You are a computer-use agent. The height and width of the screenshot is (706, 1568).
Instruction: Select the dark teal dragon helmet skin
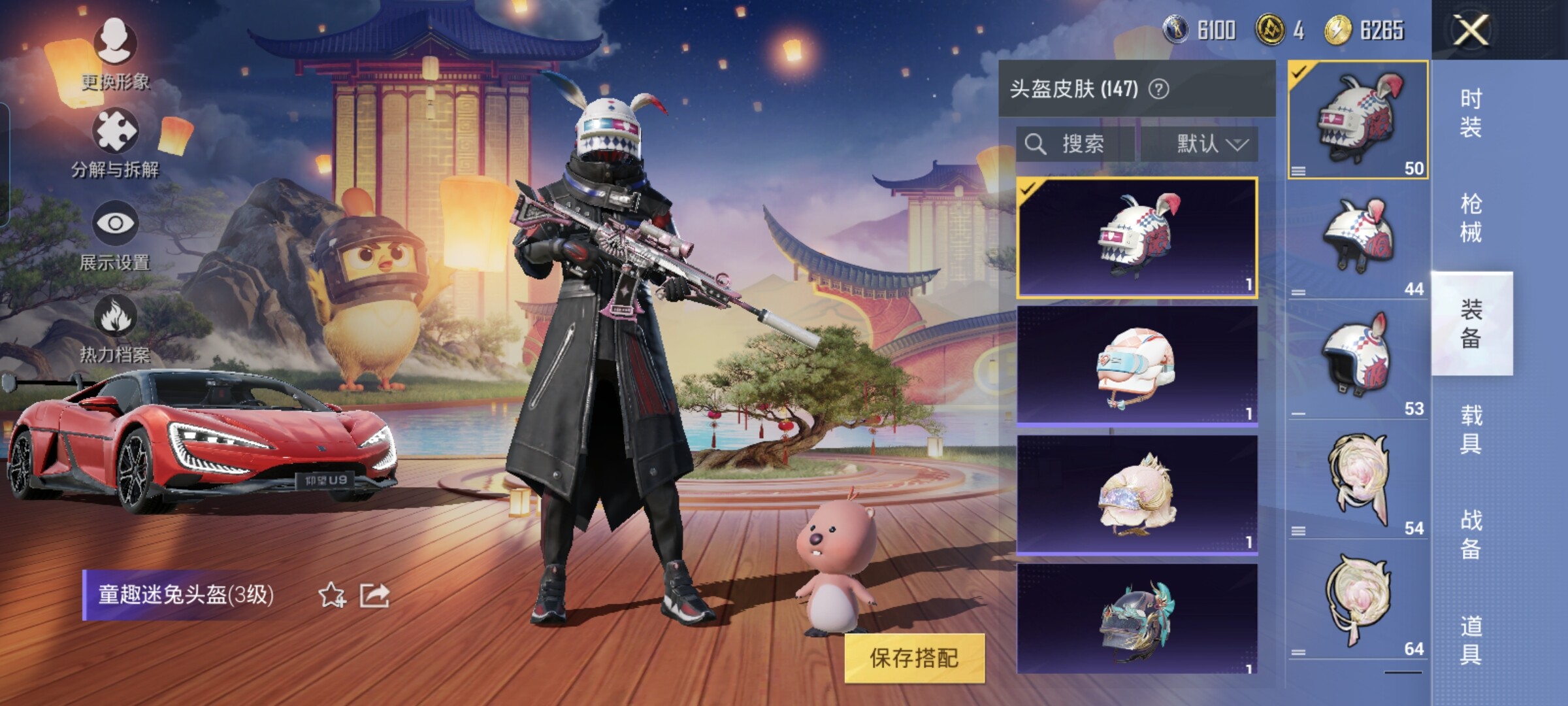point(1137,620)
